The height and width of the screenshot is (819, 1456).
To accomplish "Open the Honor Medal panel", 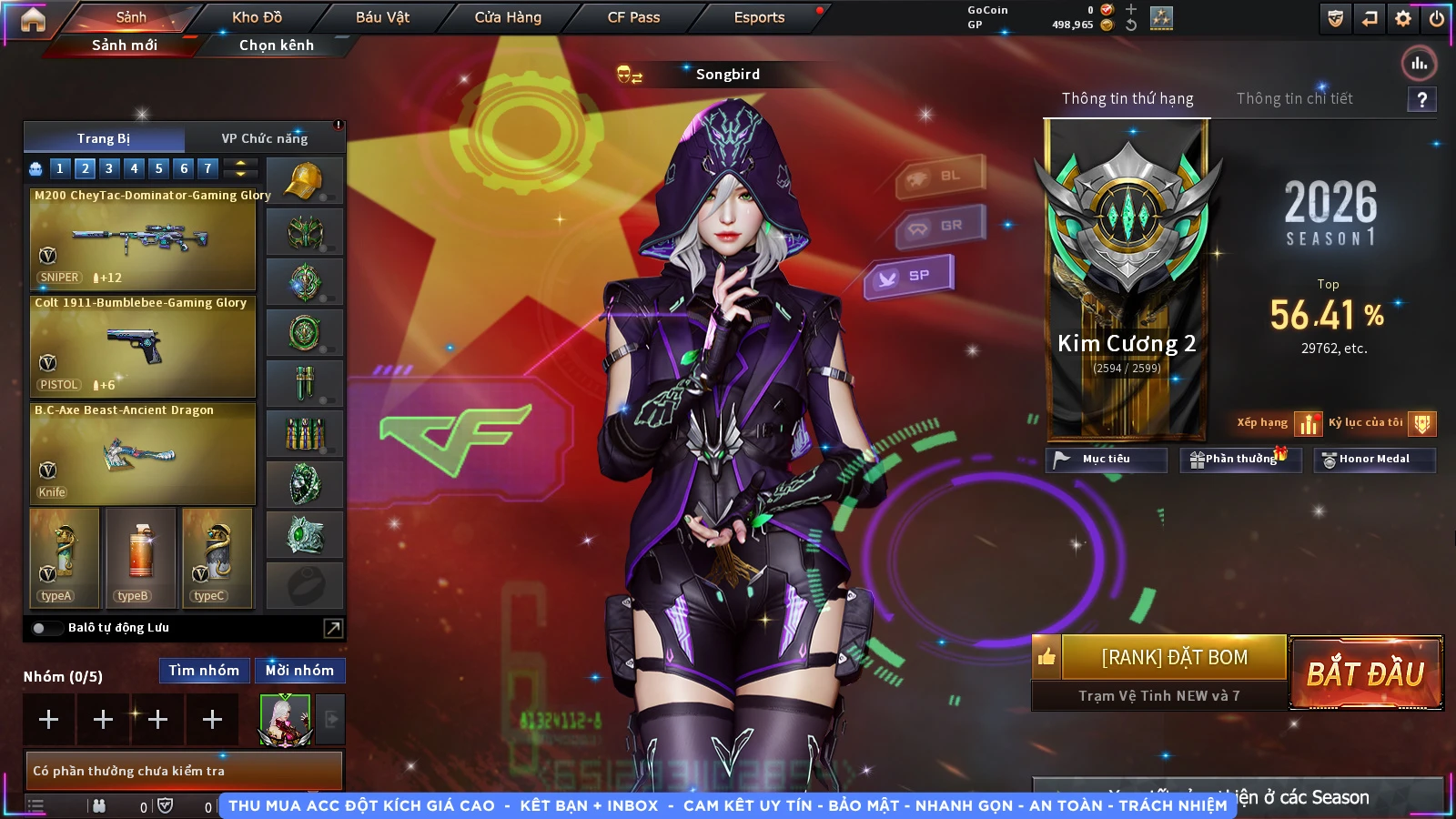I will tap(1374, 460).
